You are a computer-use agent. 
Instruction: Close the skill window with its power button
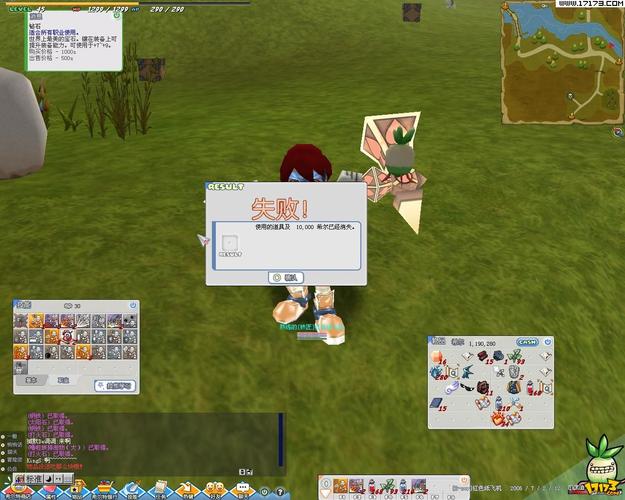click(133, 305)
